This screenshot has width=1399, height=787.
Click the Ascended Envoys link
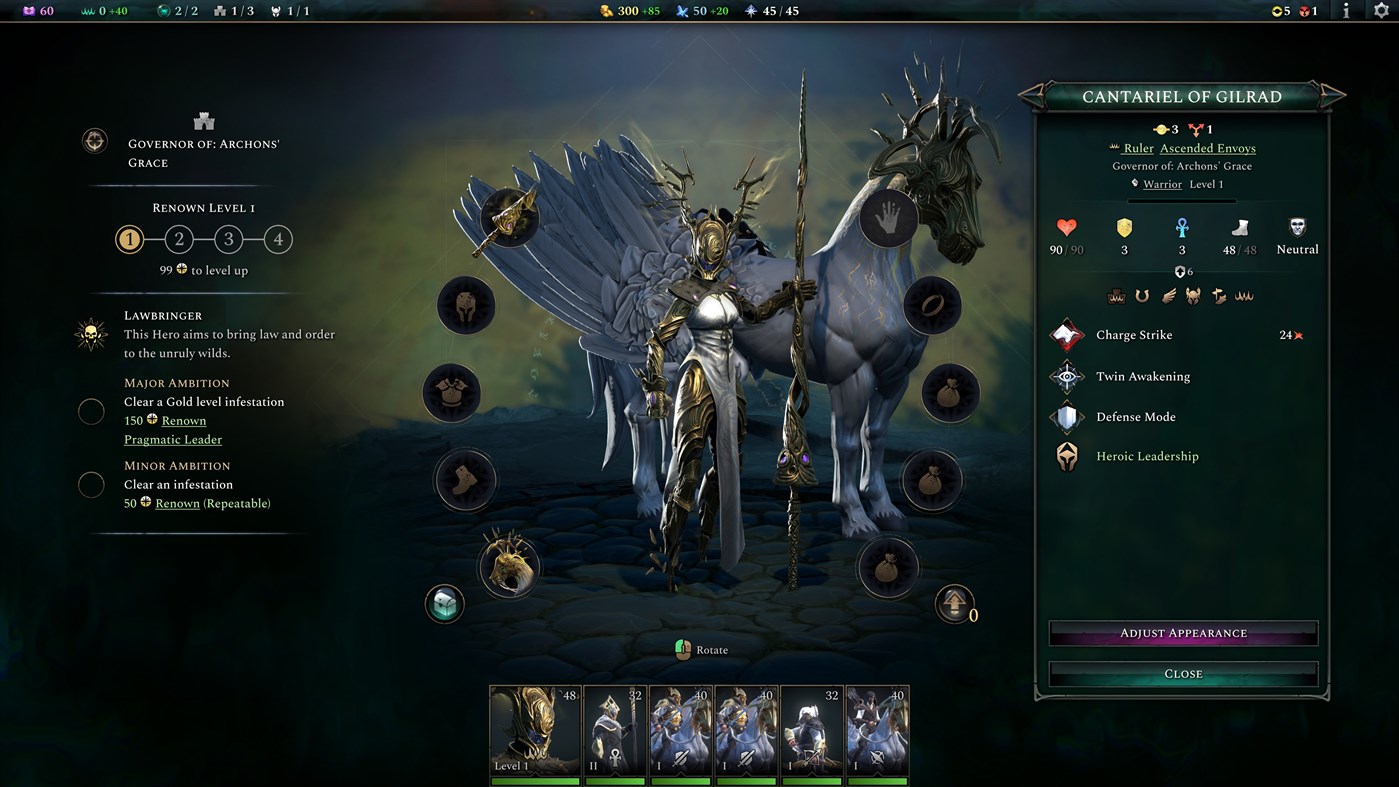[x=1207, y=147]
